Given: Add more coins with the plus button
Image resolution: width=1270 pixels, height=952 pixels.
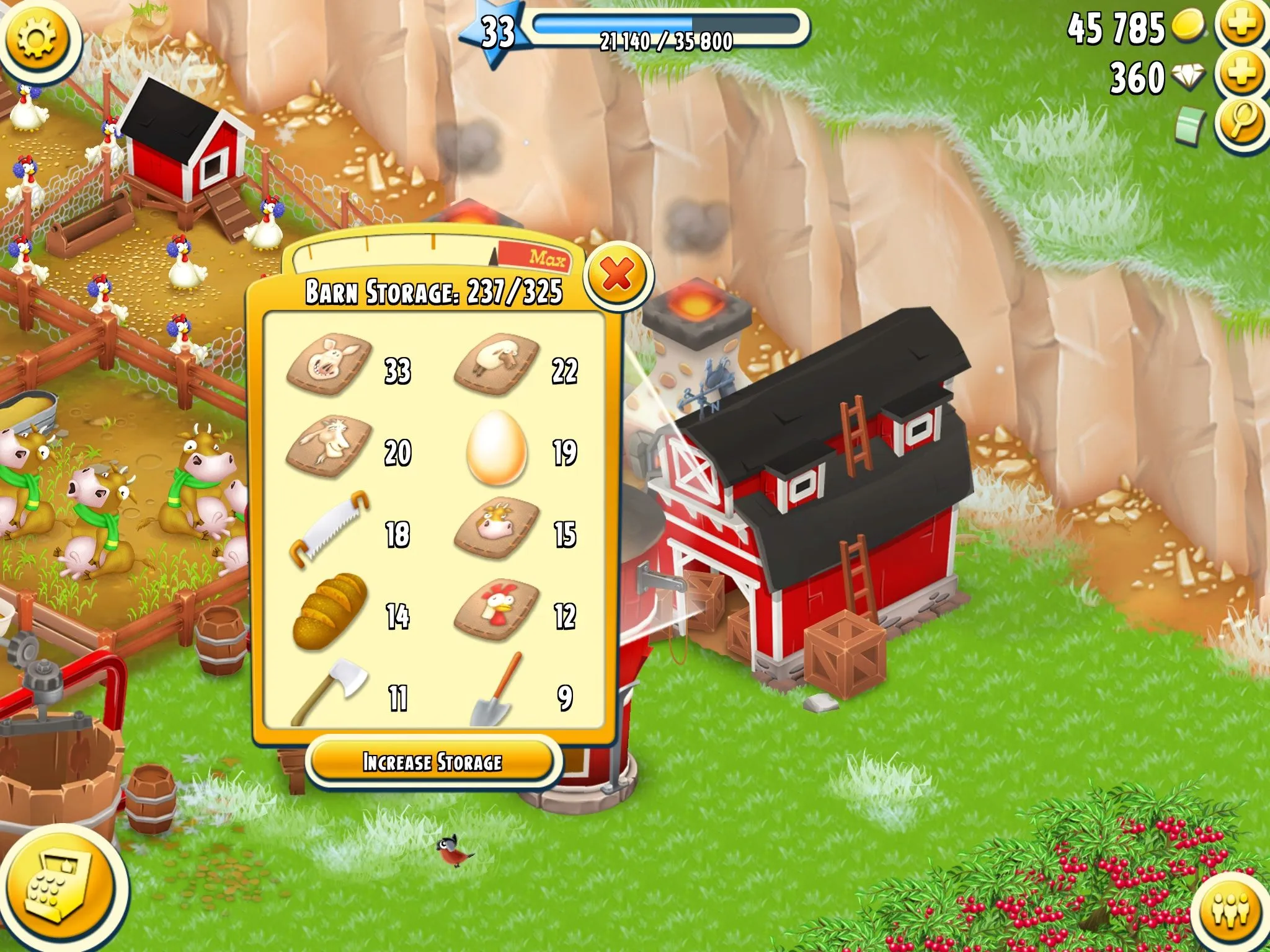Looking at the screenshot, I should coord(1241,25).
